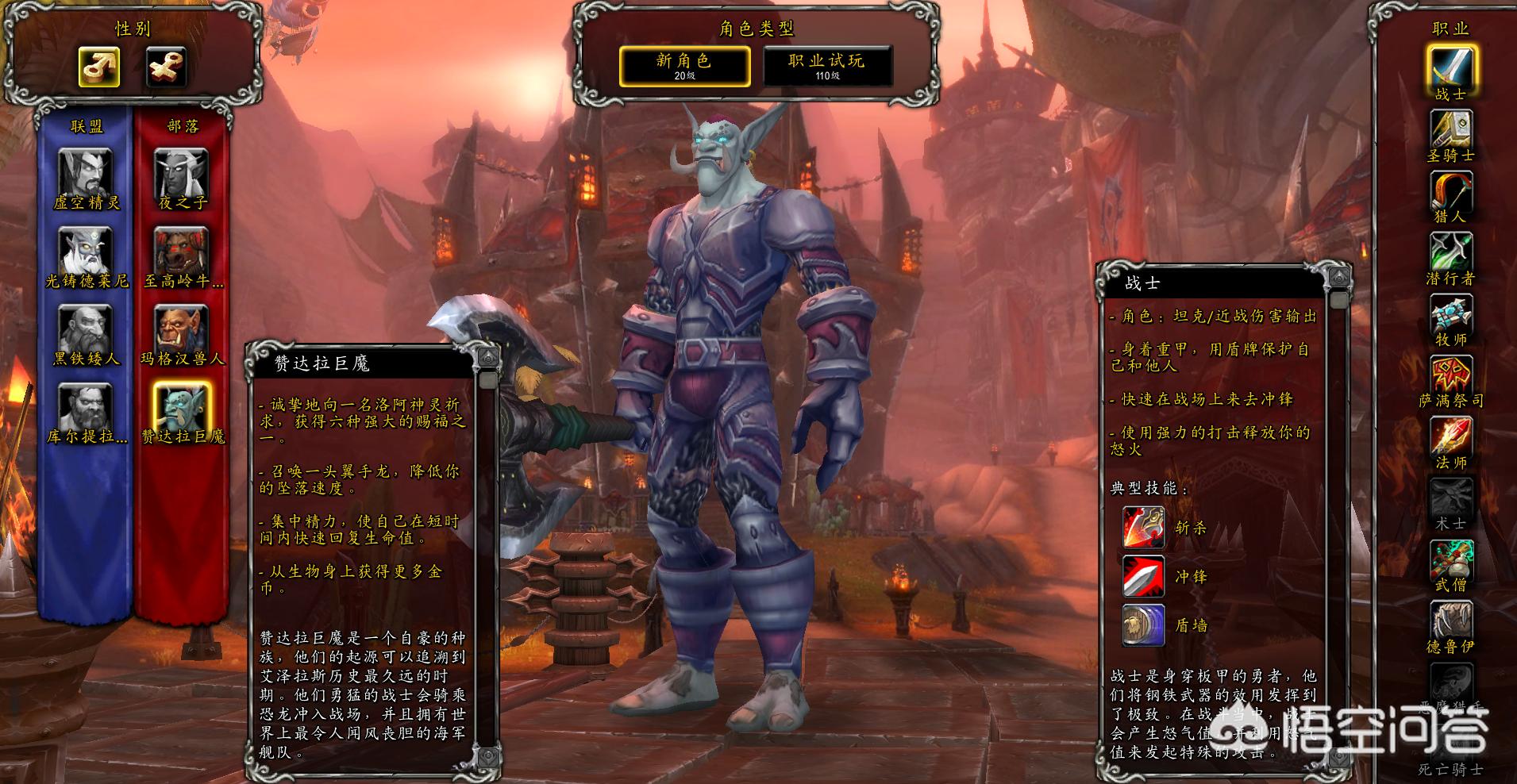The width and height of the screenshot is (1517, 784).
Task: Select the 潜行者 rogue class icon
Action: click(1451, 252)
